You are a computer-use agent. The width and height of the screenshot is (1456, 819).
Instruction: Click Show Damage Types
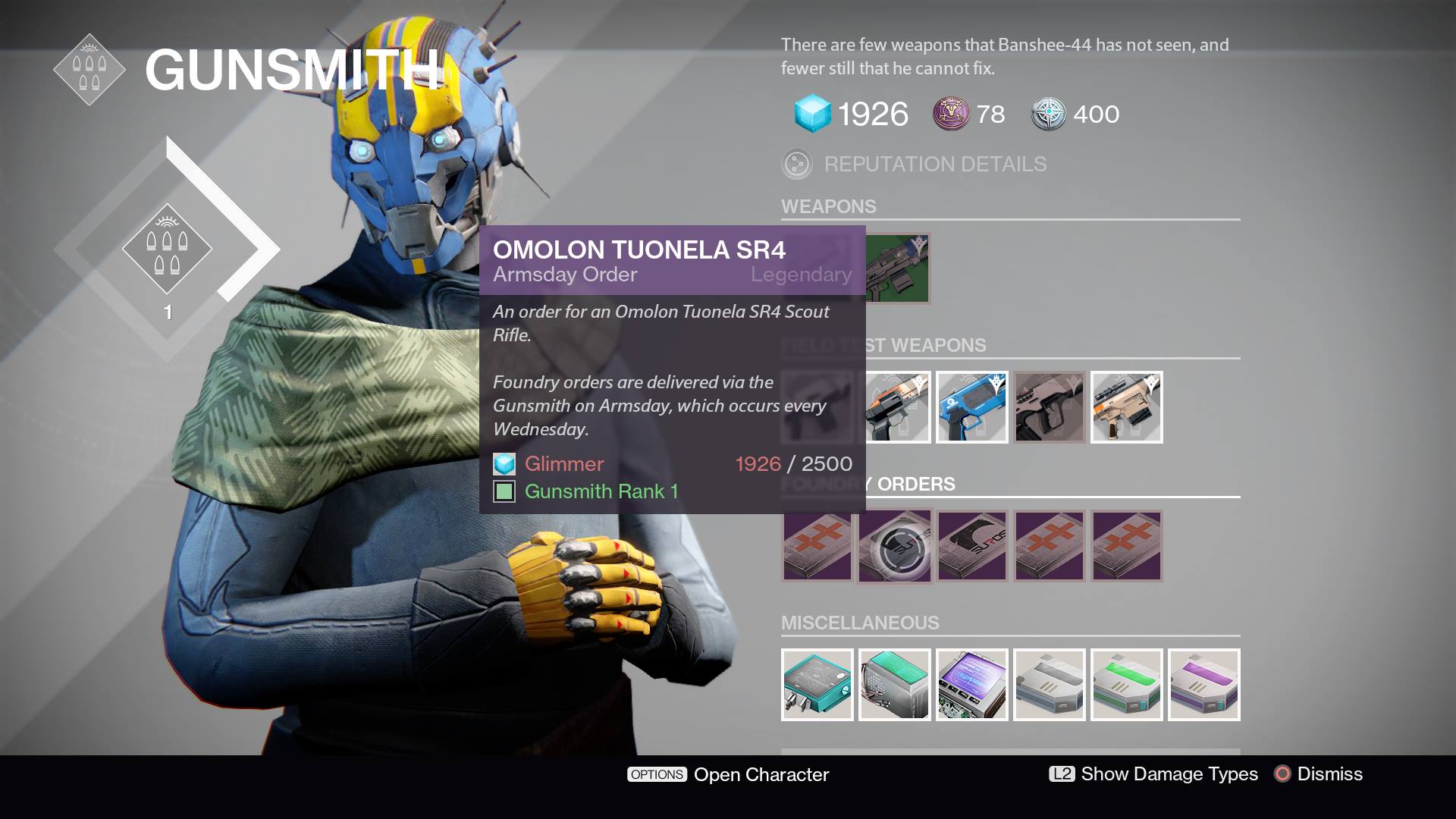[x=1170, y=775]
